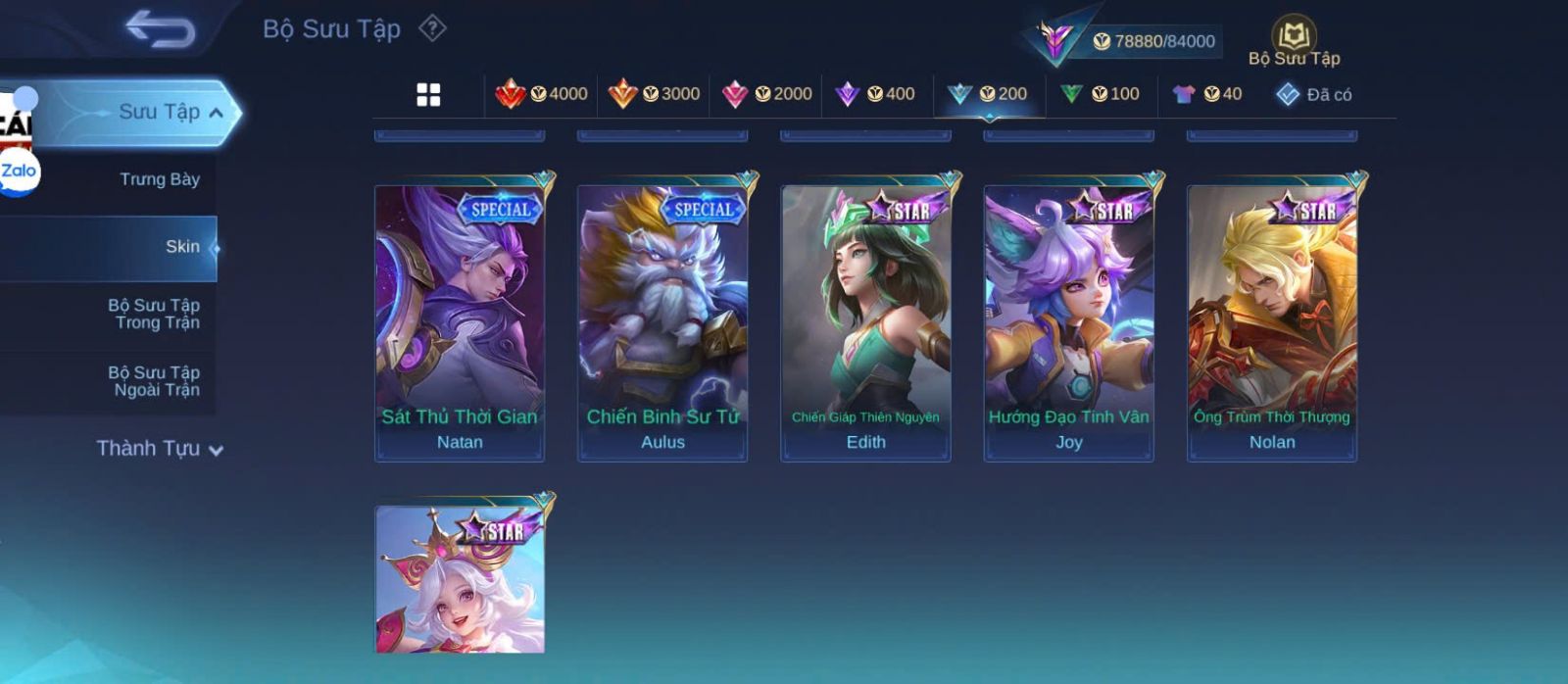The height and width of the screenshot is (684, 1568).
Task: Switch to the 400 point tier
Action: tap(875, 94)
